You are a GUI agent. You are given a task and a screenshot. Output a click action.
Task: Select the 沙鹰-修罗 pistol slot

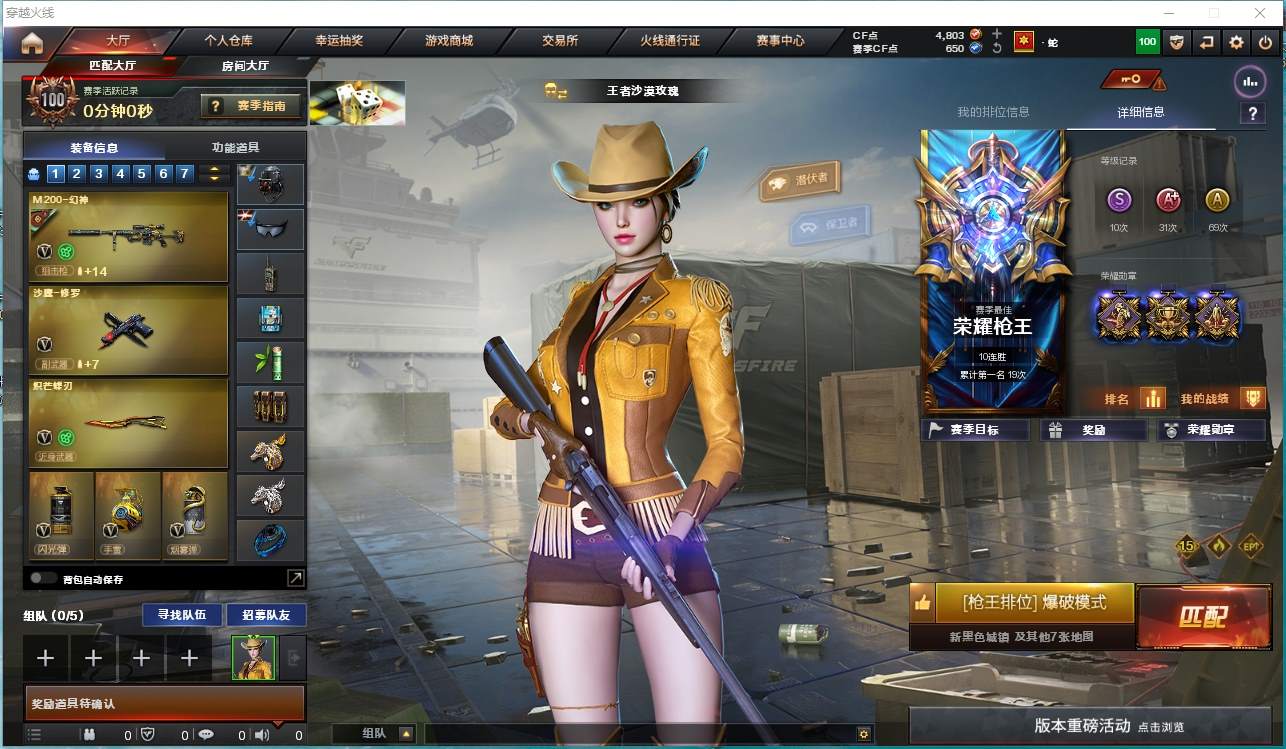click(x=129, y=331)
